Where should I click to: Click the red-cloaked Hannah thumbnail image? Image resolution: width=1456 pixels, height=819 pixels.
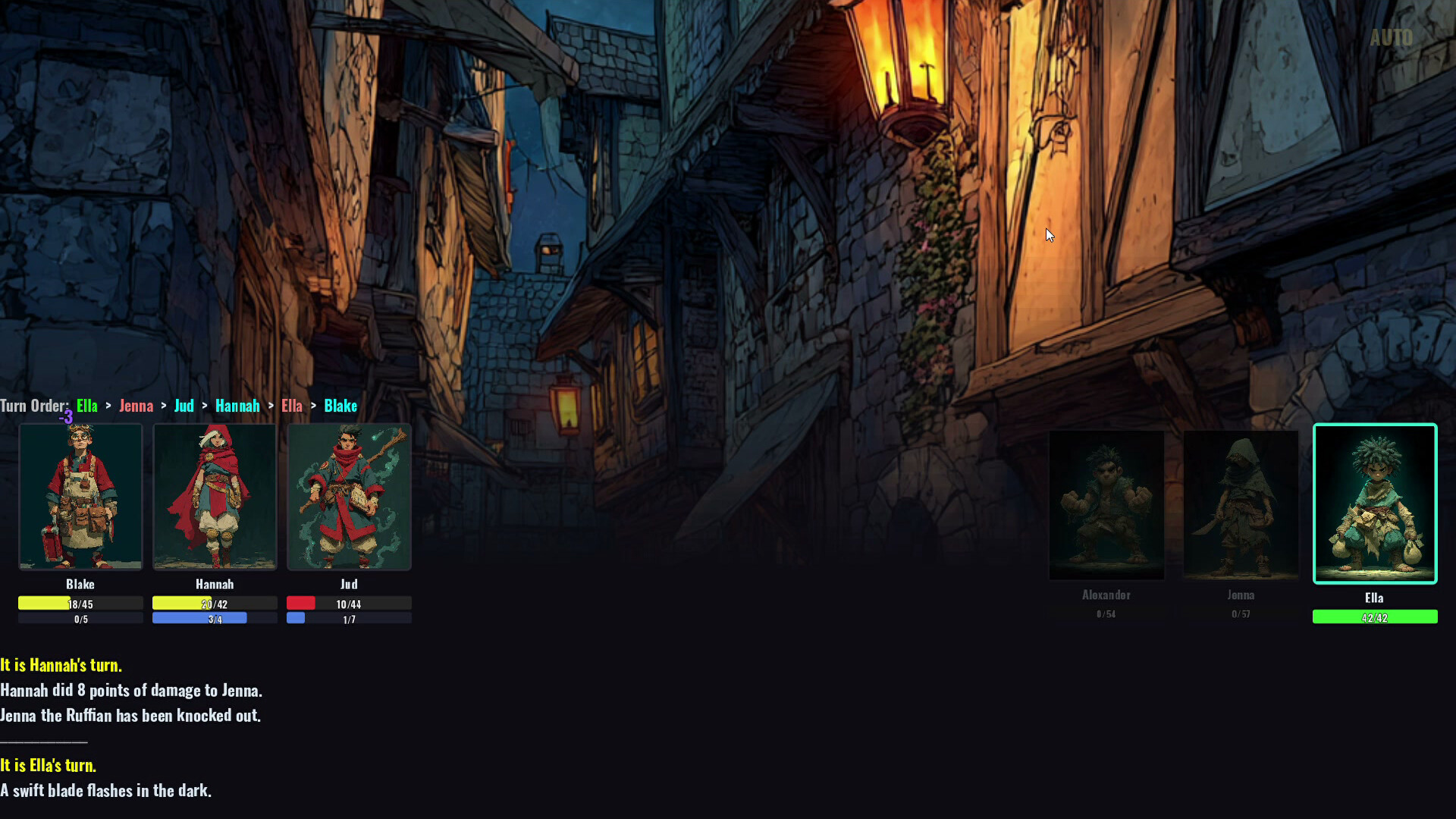(x=215, y=497)
